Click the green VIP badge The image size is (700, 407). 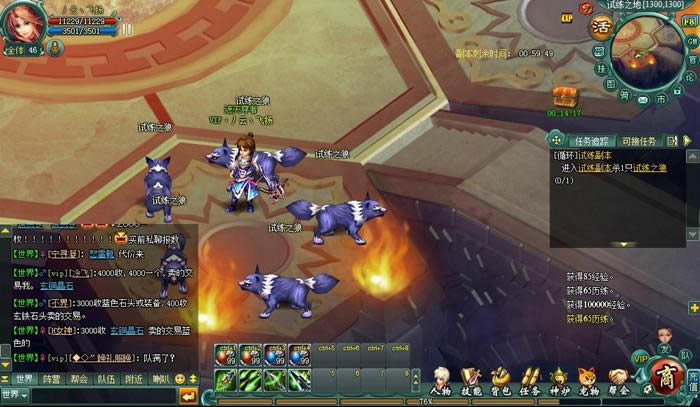[x=640, y=357]
